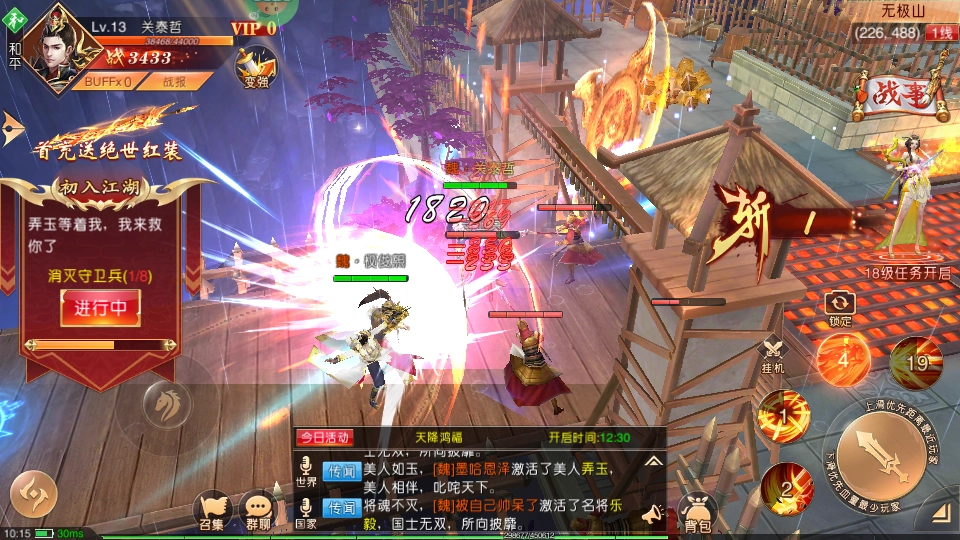Image resolution: width=960 pixels, height=540 pixels.
Task: Open the 今日活动 daily events banner
Action: click(323, 437)
